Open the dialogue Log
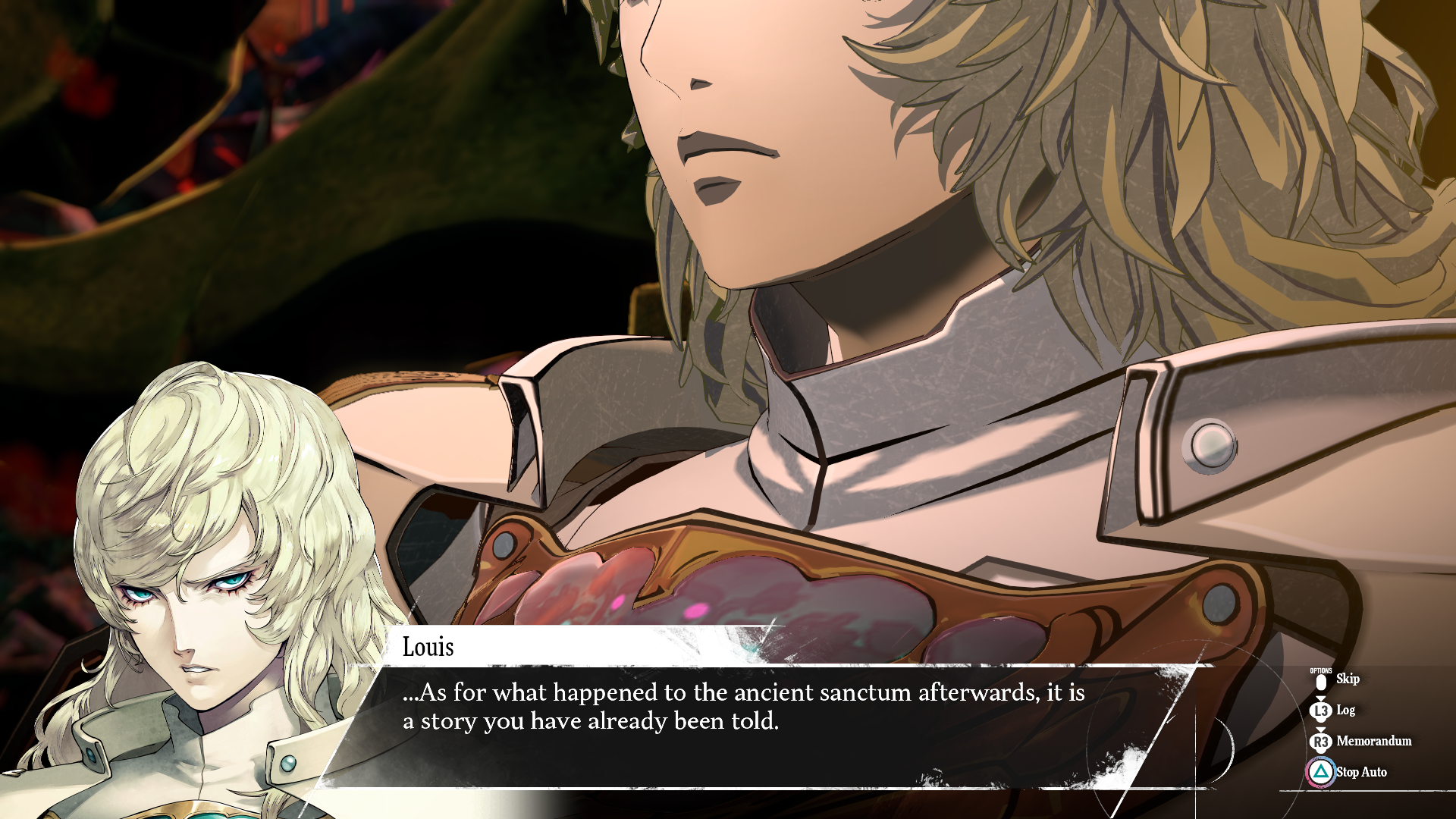Screen dimensions: 1456x819 [1345, 711]
